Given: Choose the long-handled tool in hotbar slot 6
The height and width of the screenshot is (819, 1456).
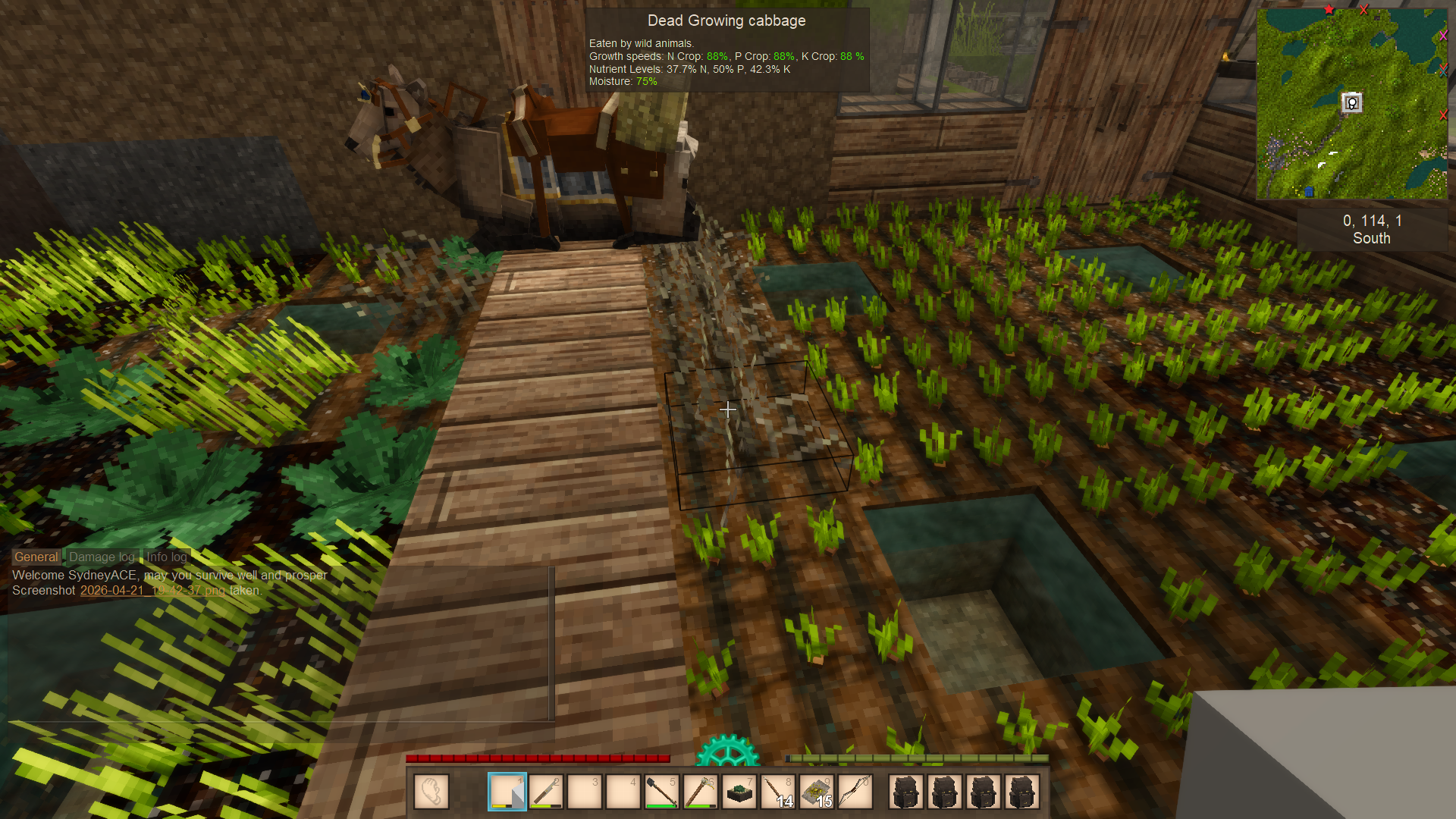Looking at the screenshot, I should click(701, 792).
